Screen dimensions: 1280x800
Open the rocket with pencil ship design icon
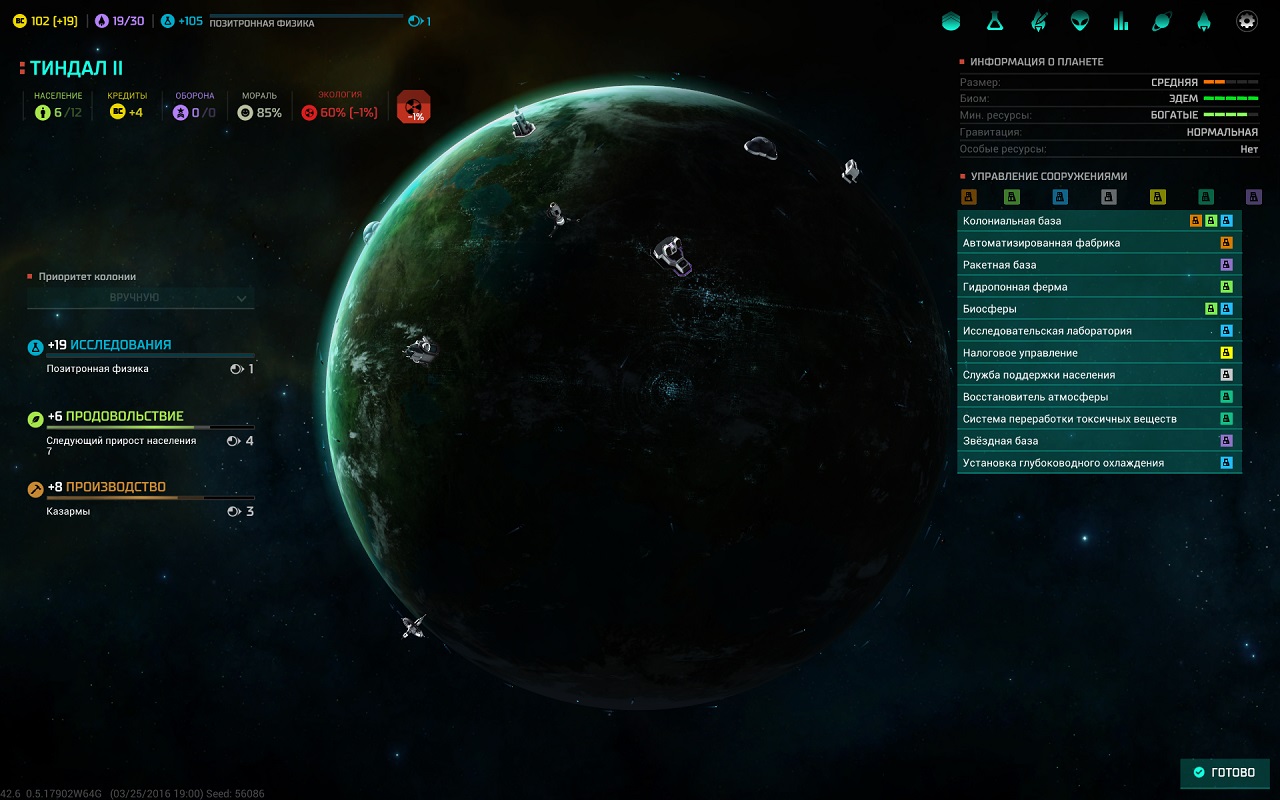coord(1038,21)
